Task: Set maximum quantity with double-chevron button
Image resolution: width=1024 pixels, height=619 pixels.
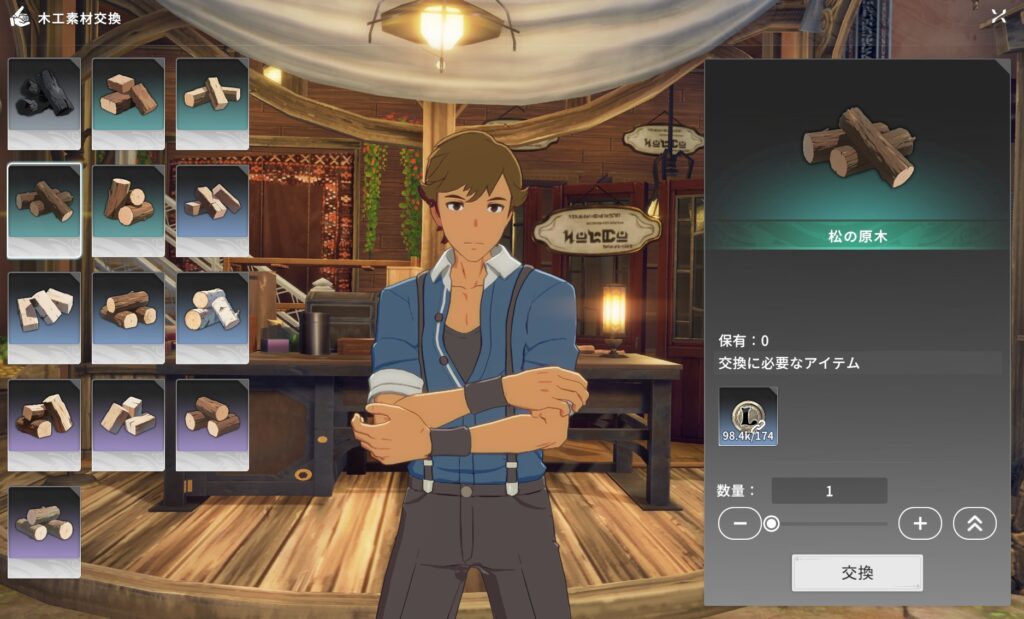Action: click(975, 523)
